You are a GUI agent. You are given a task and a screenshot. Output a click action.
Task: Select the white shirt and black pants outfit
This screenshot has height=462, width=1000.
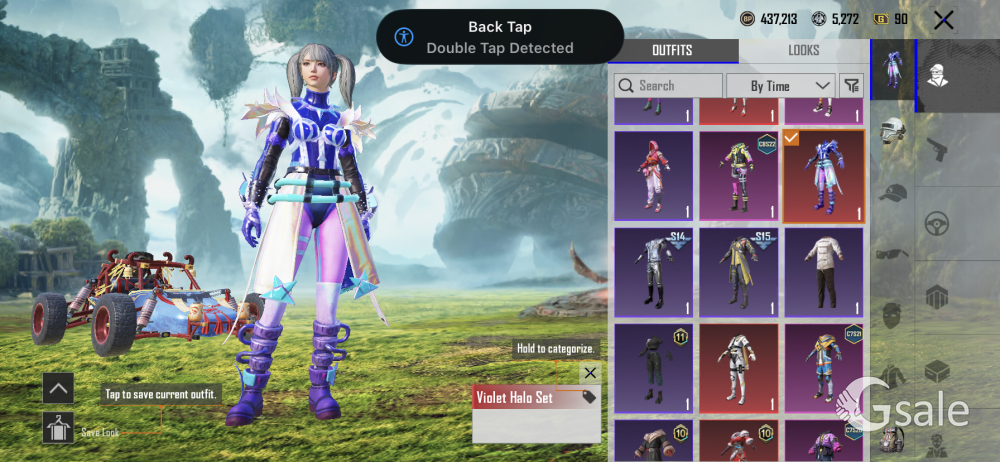click(824, 272)
